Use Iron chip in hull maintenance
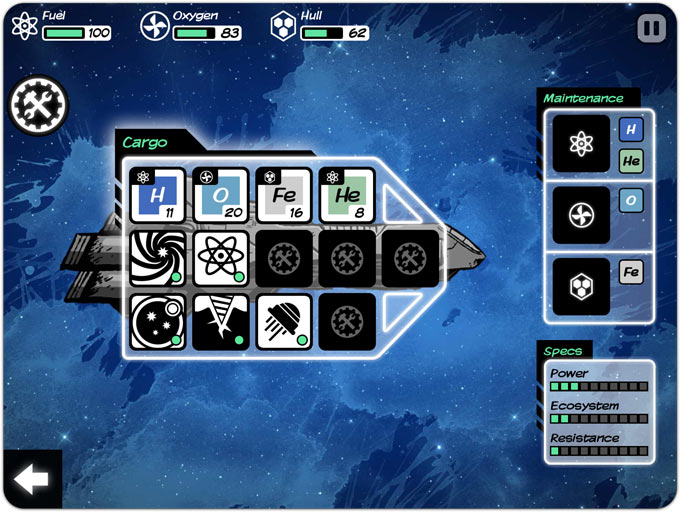The width and height of the screenshot is (680, 512). tap(631, 272)
